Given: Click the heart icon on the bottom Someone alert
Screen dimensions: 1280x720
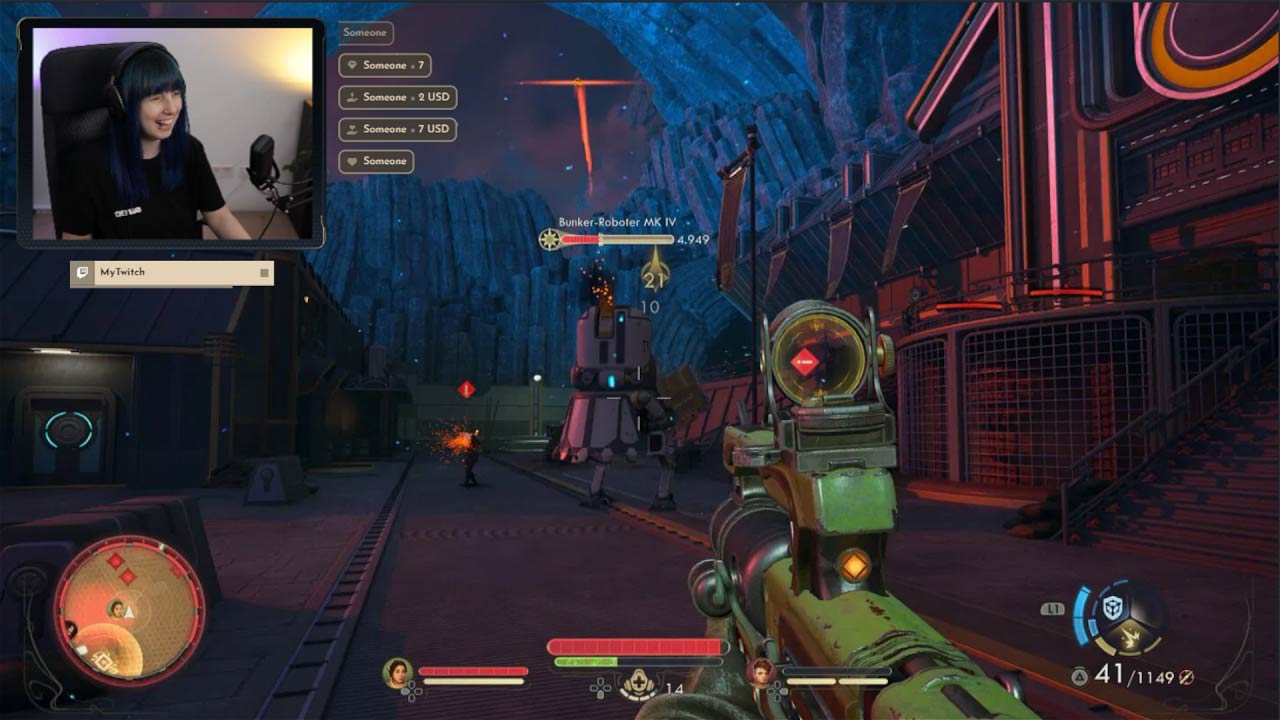Looking at the screenshot, I should click(353, 160).
